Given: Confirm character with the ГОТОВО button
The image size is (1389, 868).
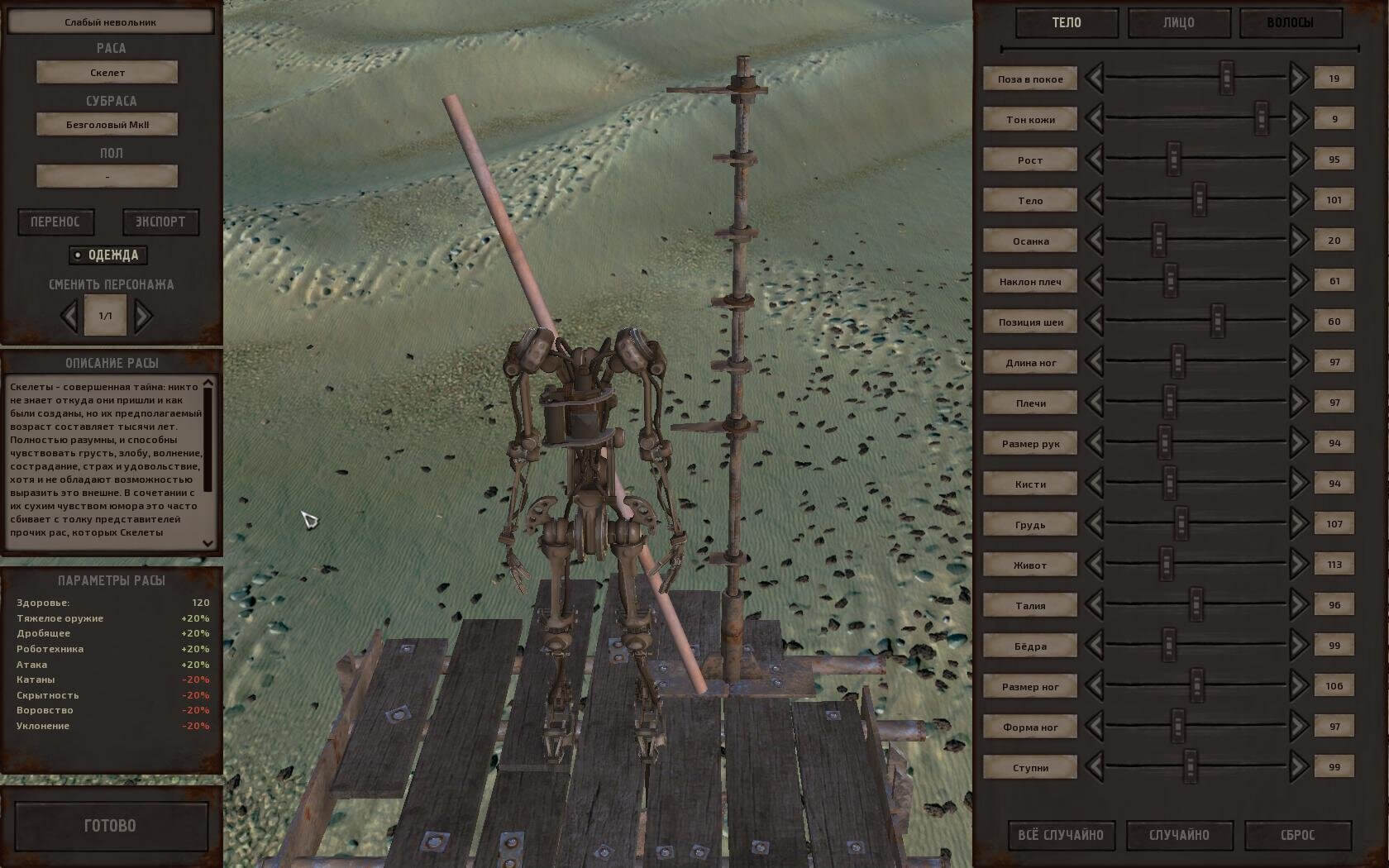Looking at the screenshot, I should click(x=111, y=825).
